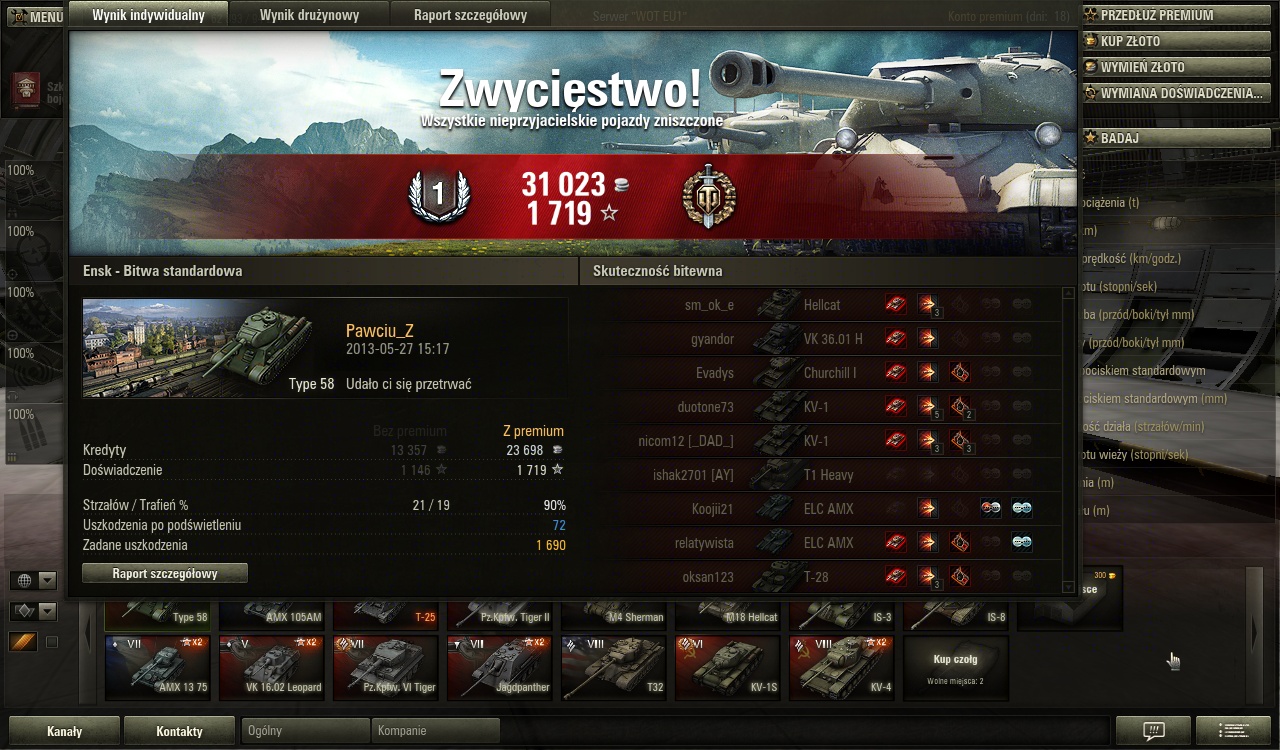Switch to the Wynik drużynowy tab

tap(309, 15)
